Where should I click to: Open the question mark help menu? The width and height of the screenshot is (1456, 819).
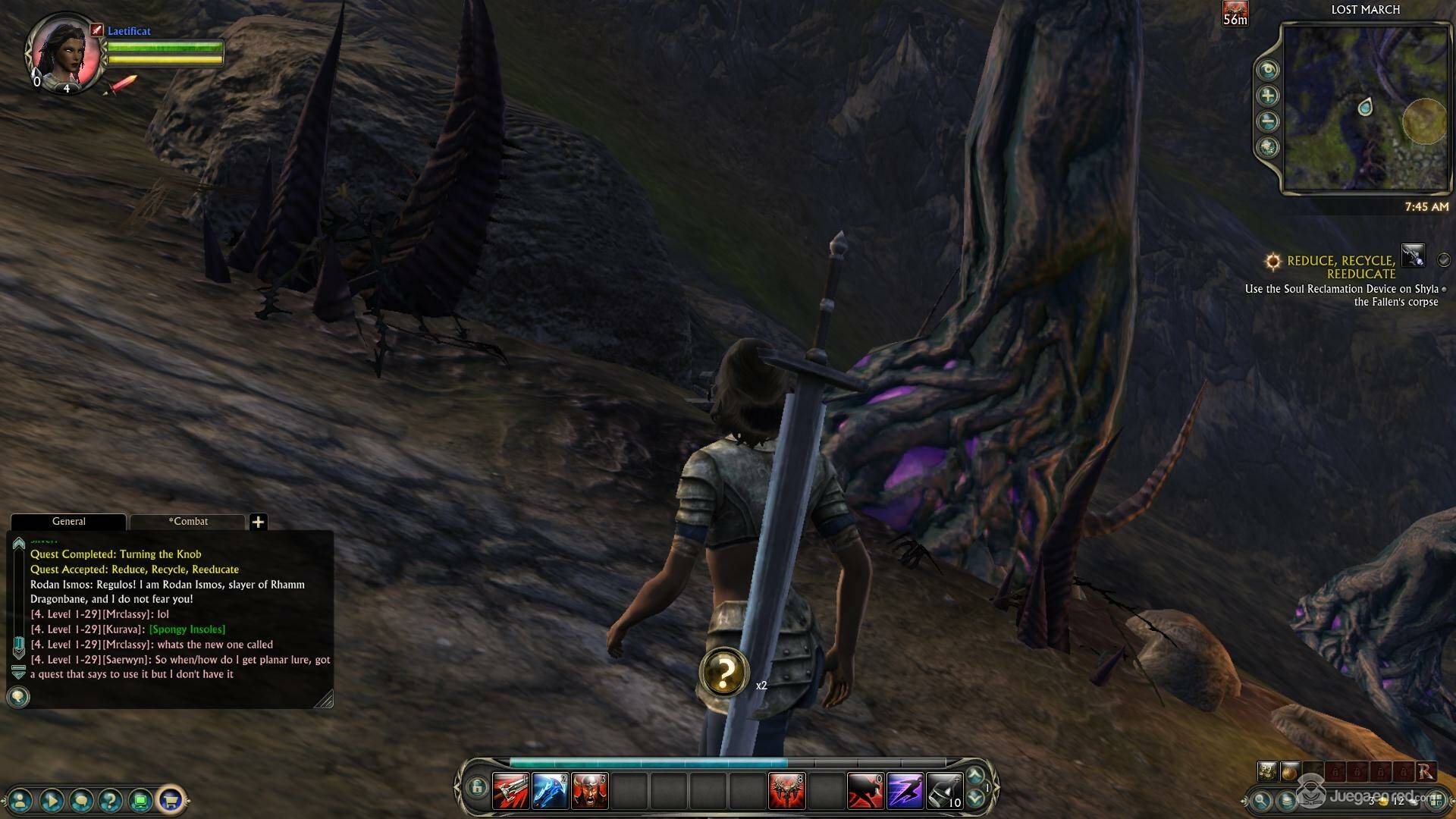[111, 799]
